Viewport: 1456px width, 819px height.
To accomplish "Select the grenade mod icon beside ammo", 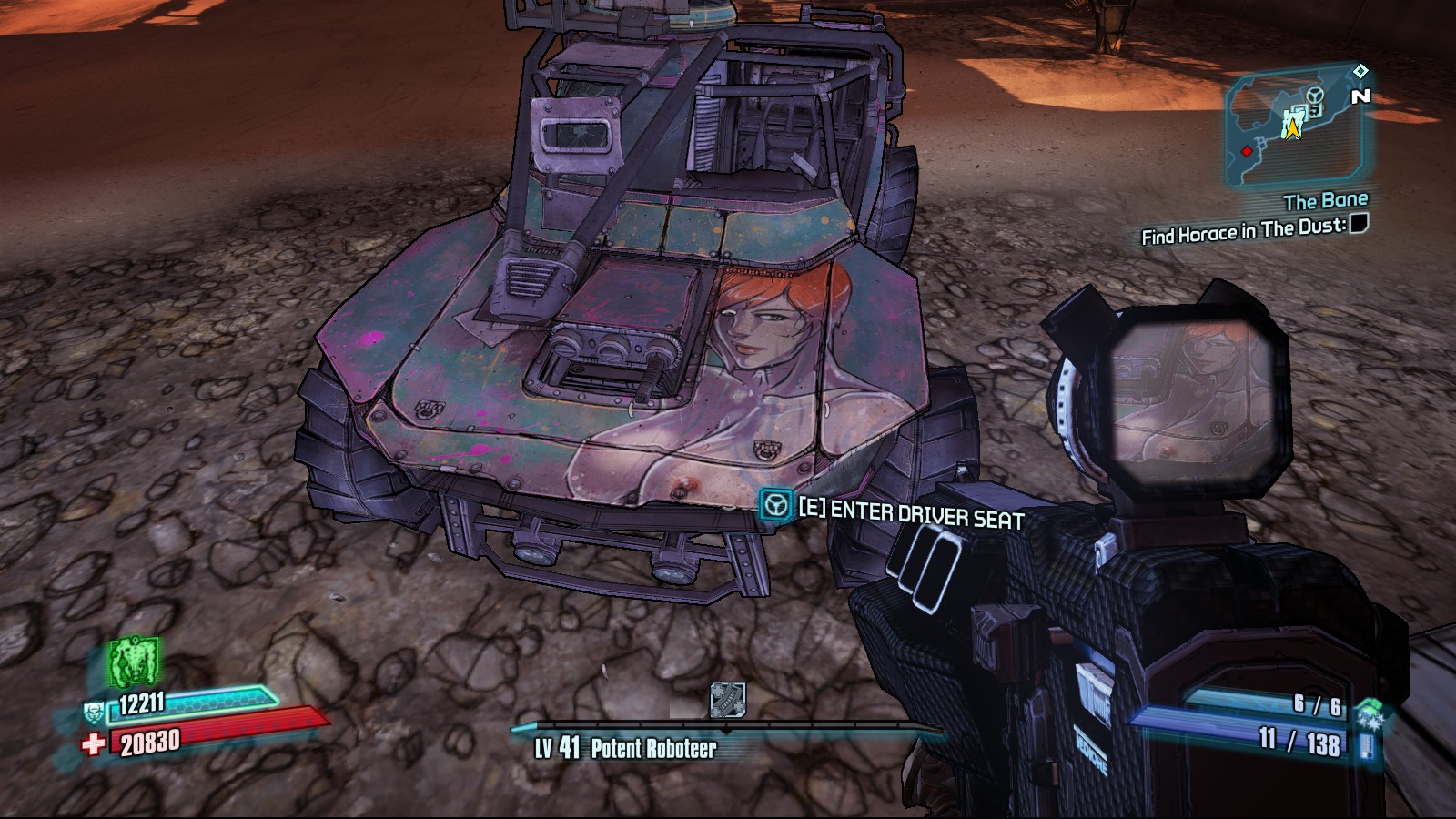I will (1366, 713).
